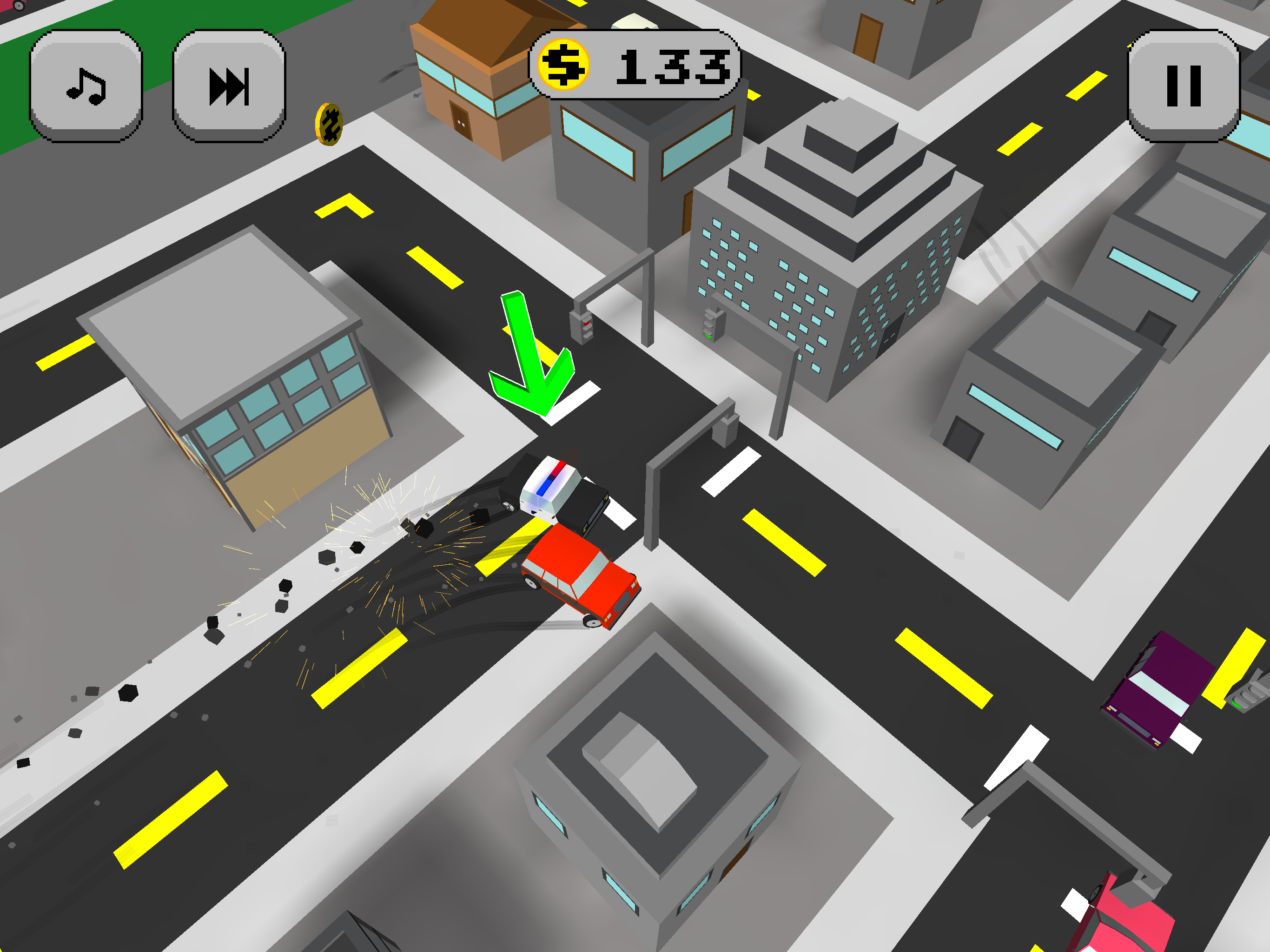Screen dimensions: 1270x952
Task: Toggle the music note button
Action: [86, 86]
